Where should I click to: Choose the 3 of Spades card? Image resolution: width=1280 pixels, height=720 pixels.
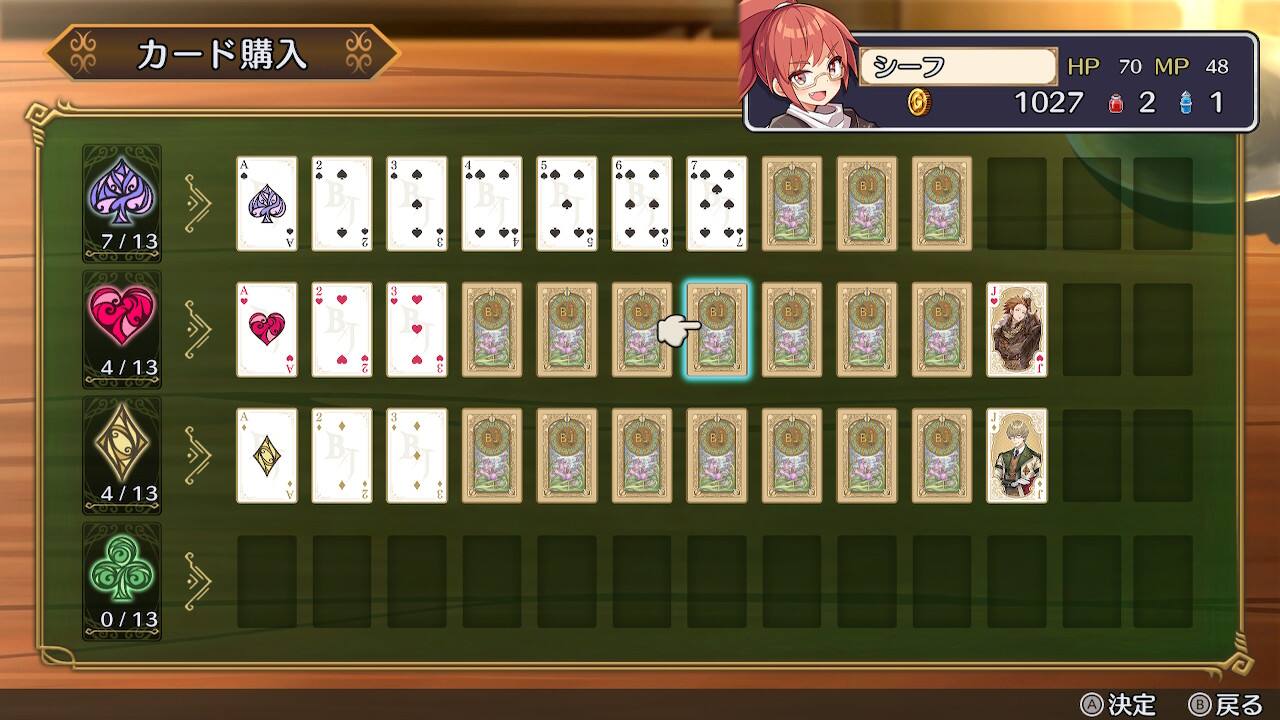click(x=417, y=203)
